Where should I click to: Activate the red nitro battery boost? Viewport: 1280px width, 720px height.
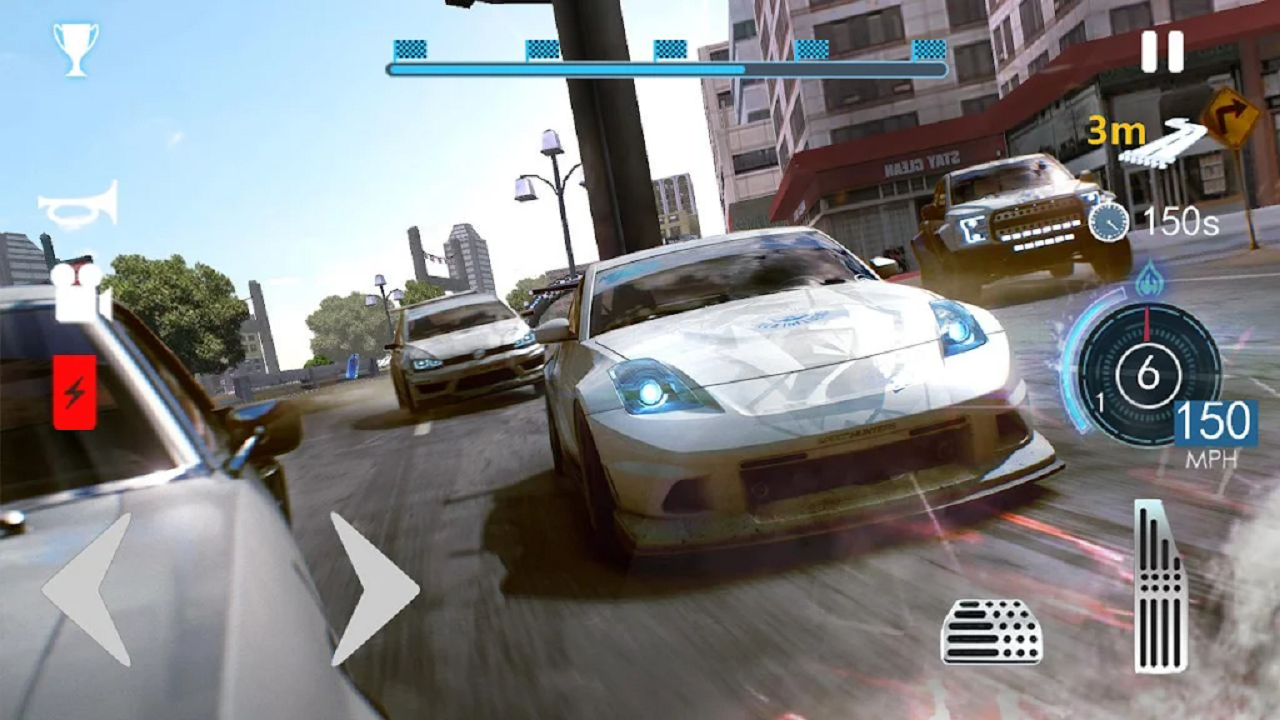click(x=73, y=390)
